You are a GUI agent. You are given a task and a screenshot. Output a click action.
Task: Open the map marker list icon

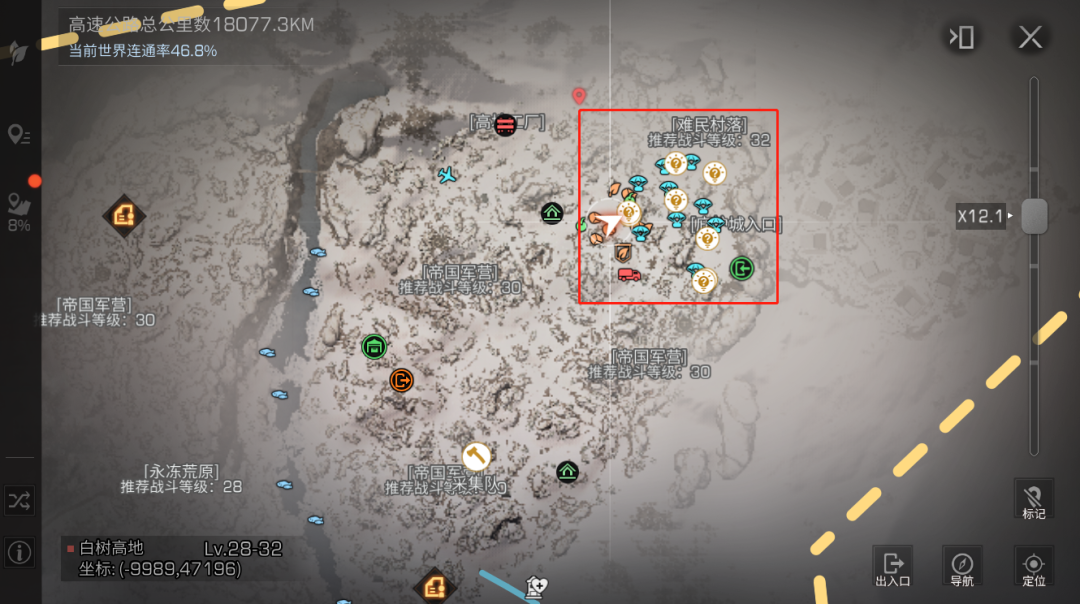18,134
